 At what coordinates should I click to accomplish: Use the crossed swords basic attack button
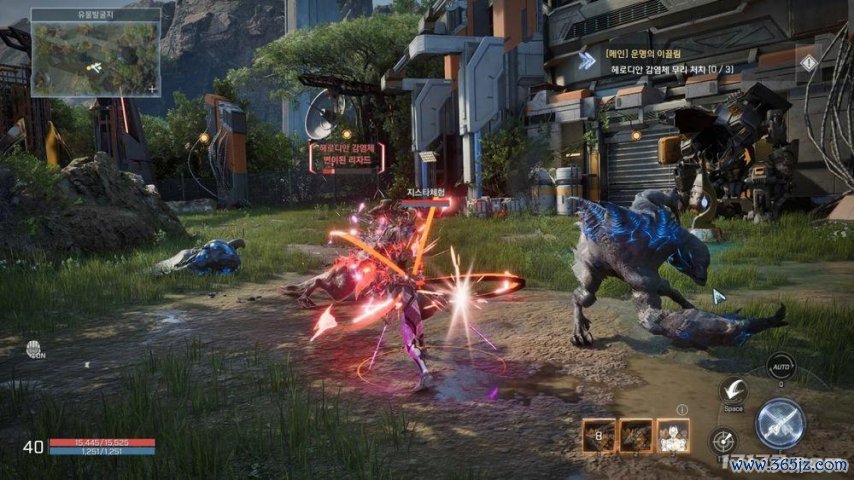click(x=780, y=423)
